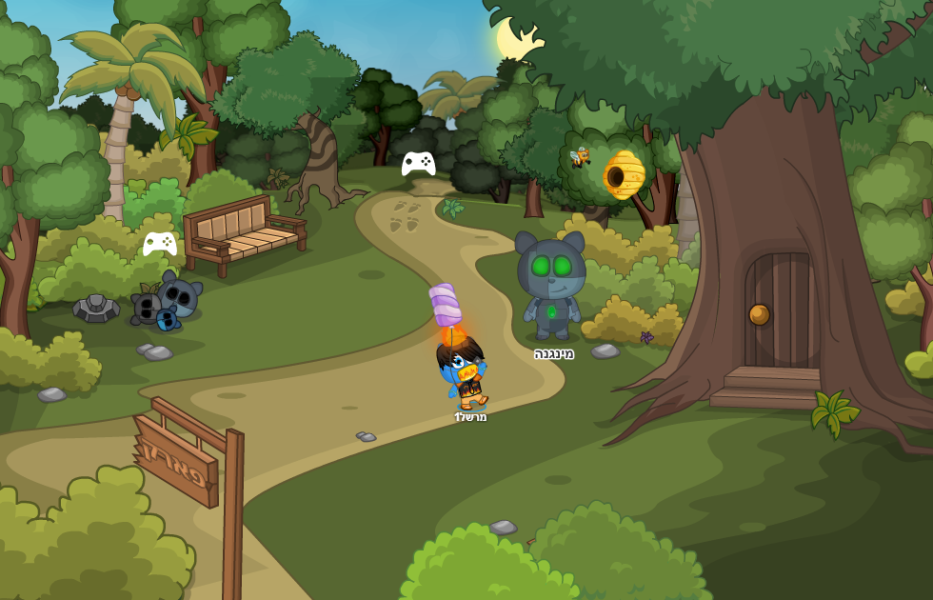933x600 pixels.
Task: Open the gamepad icon on the forest path
Action: coord(418,163)
